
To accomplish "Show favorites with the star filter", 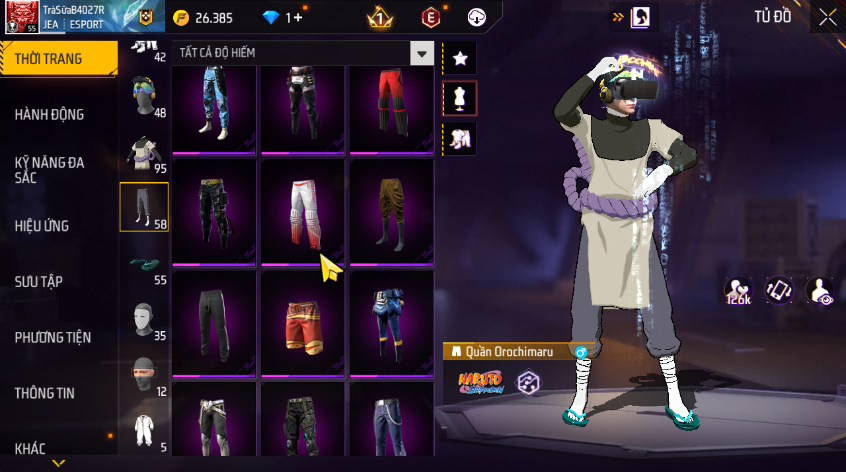I will 460,58.
